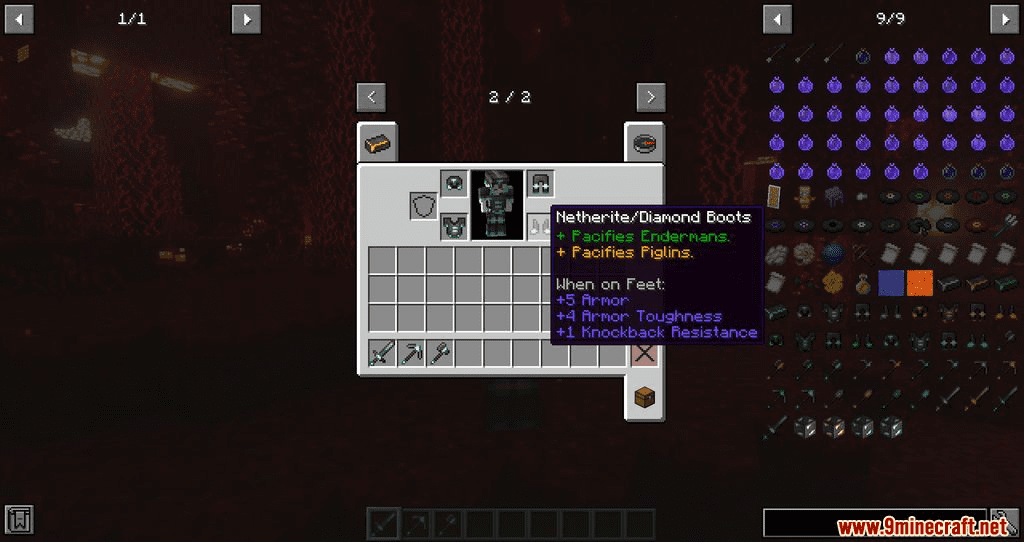This screenshot has width=1024, height=542.
Task: Click the empty shield offhand slot
Action: point(424,206)
